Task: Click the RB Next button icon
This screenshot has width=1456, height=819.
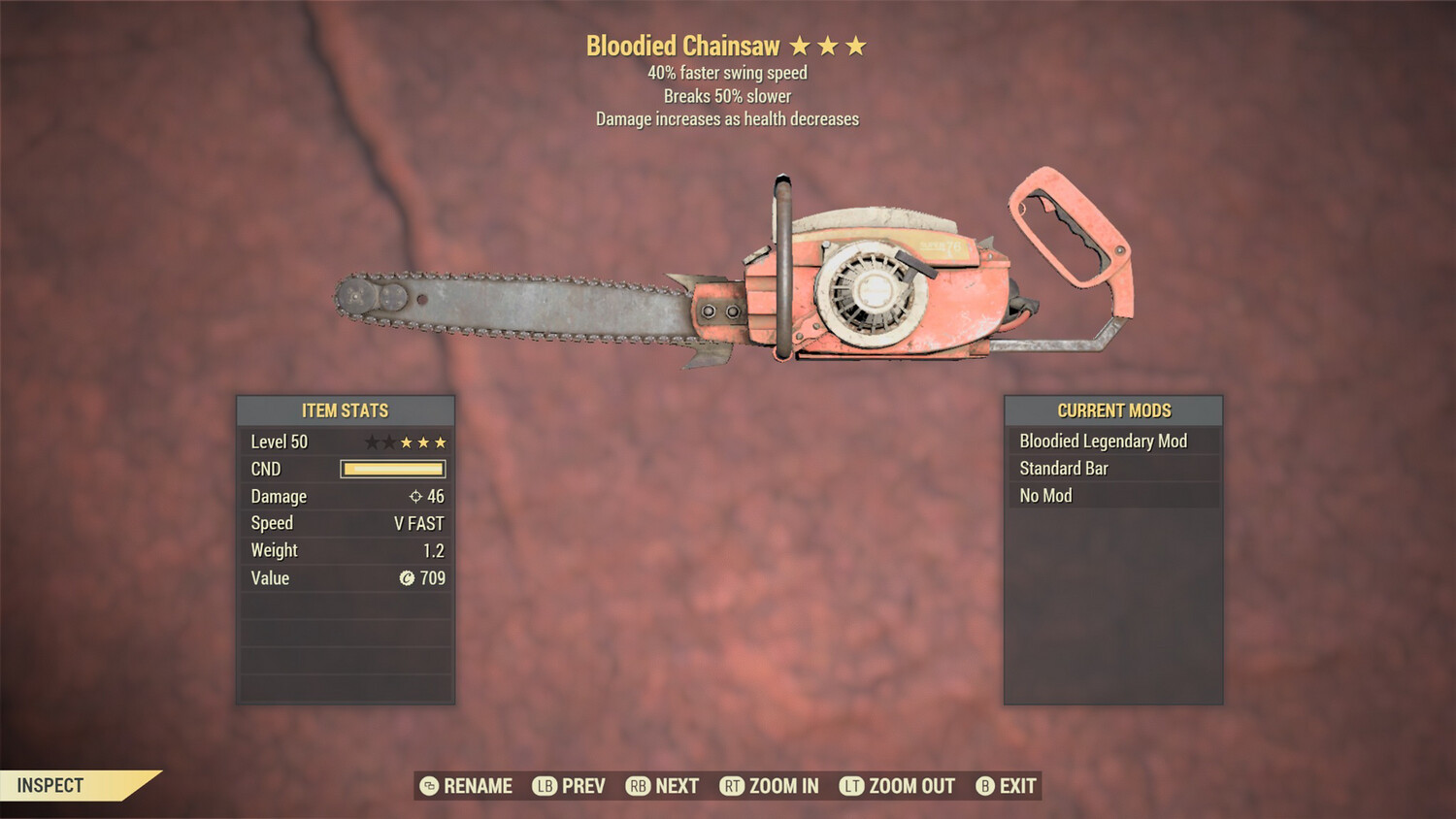Action: [638, 786]
